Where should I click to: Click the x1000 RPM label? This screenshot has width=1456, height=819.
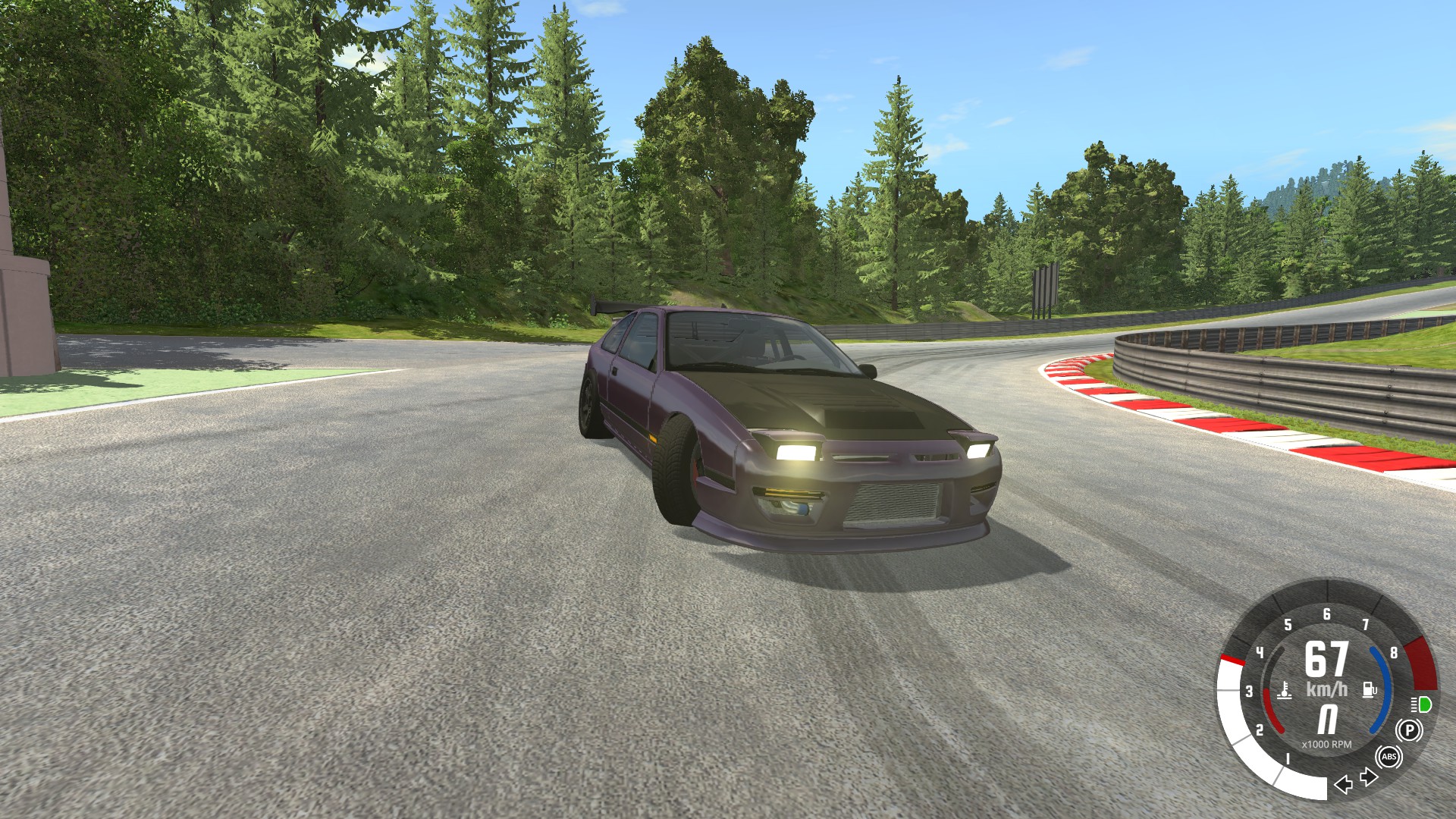pos(1327,743)
